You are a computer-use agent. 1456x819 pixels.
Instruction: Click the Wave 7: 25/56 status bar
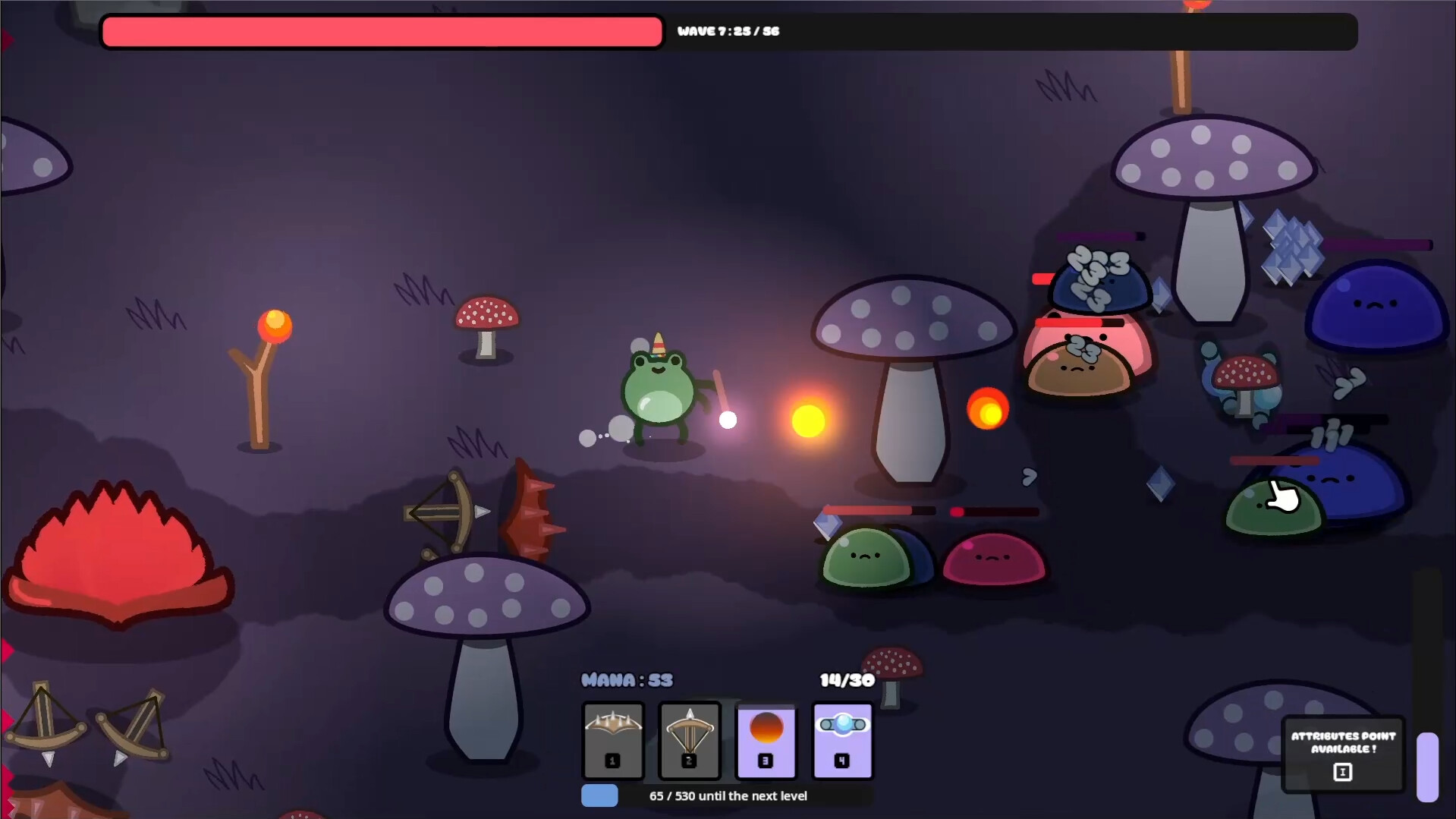pyautogui.click(x=728, y=31)
